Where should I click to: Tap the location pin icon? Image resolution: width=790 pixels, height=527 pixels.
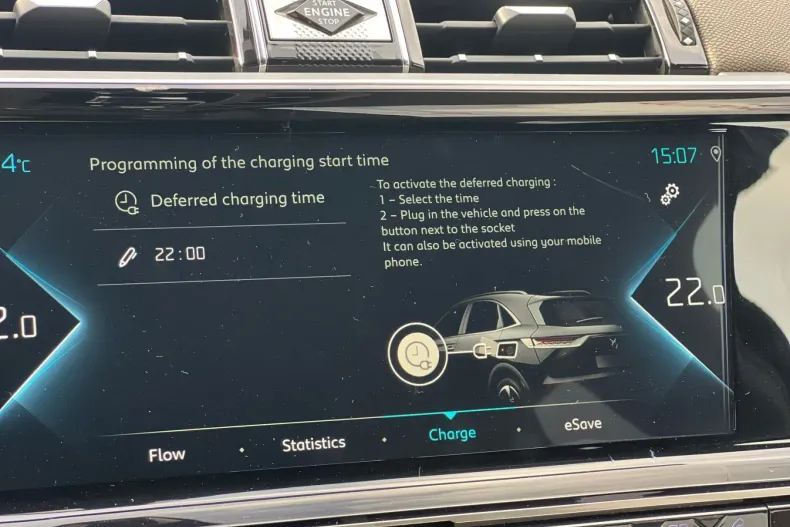coord(716,153)
